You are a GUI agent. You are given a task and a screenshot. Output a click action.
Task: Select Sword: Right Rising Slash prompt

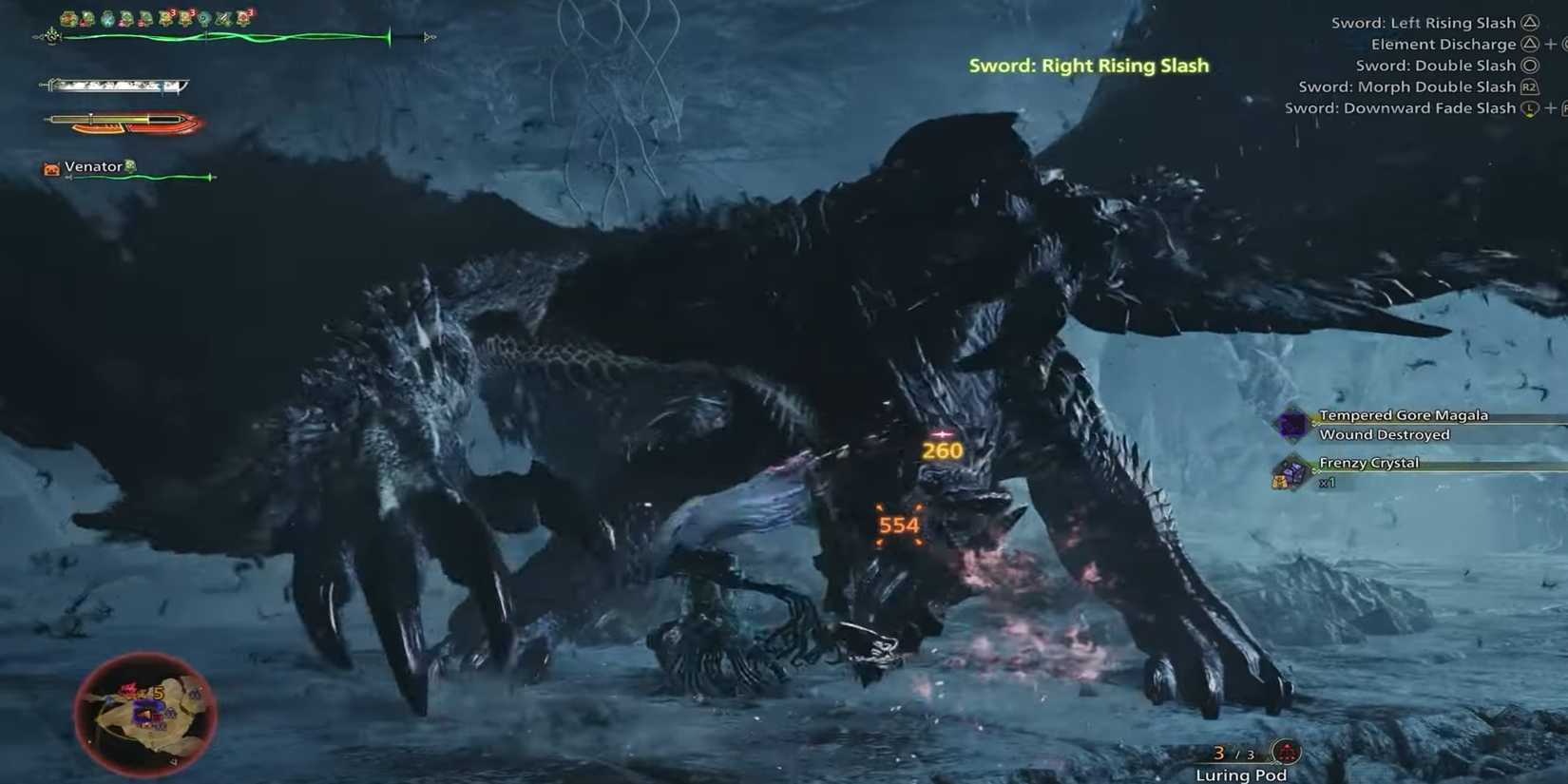coord(1089,66)
